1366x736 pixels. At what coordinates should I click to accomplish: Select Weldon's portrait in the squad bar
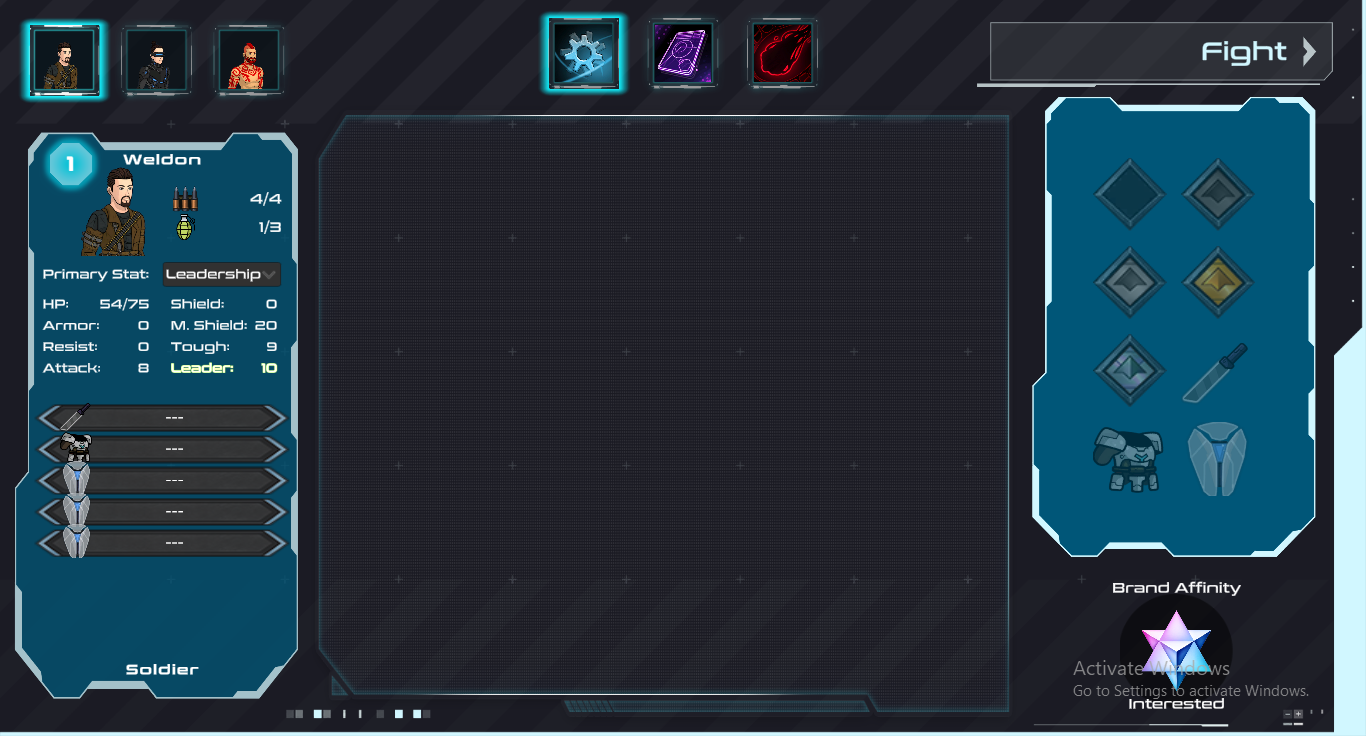[x=64, y=60]
